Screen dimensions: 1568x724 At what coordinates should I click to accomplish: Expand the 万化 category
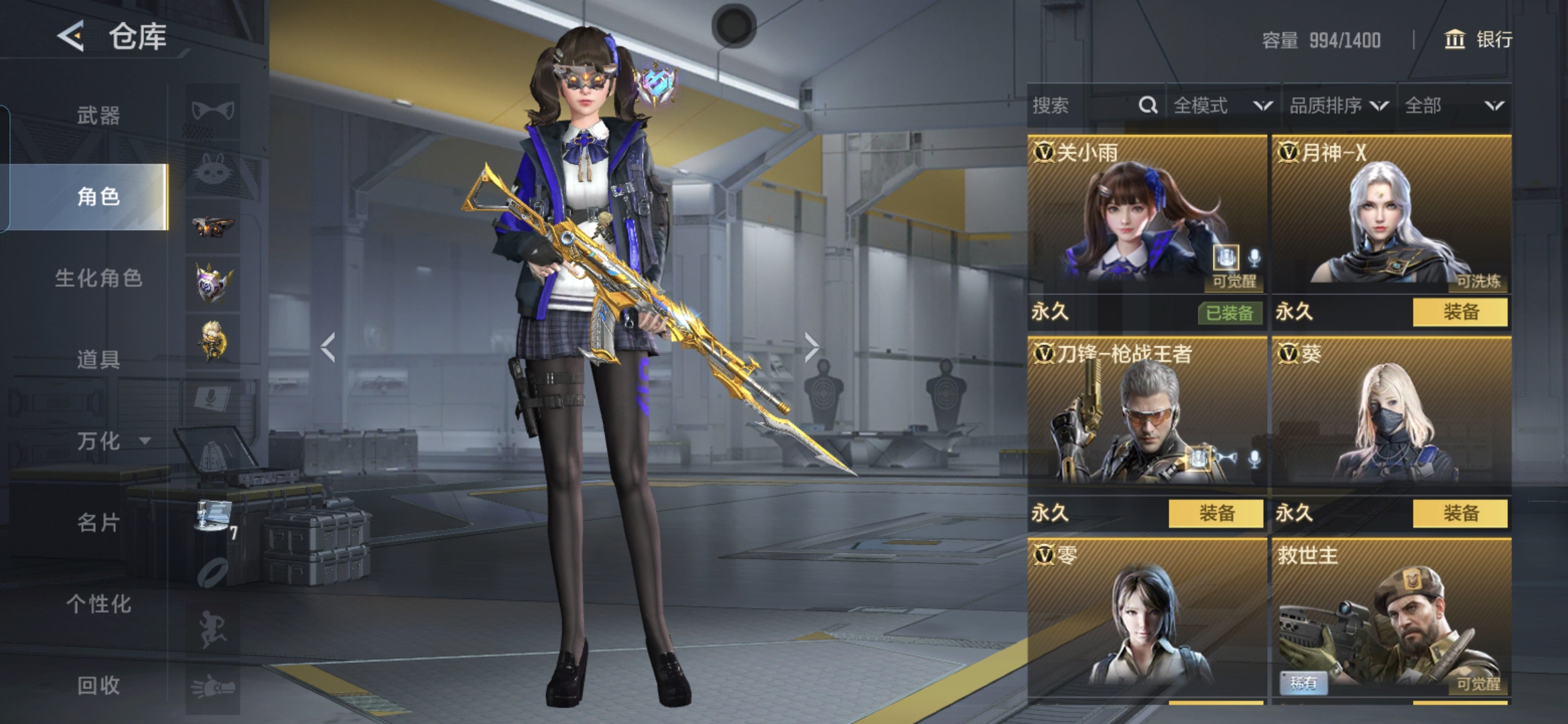(x=111, y=440)
